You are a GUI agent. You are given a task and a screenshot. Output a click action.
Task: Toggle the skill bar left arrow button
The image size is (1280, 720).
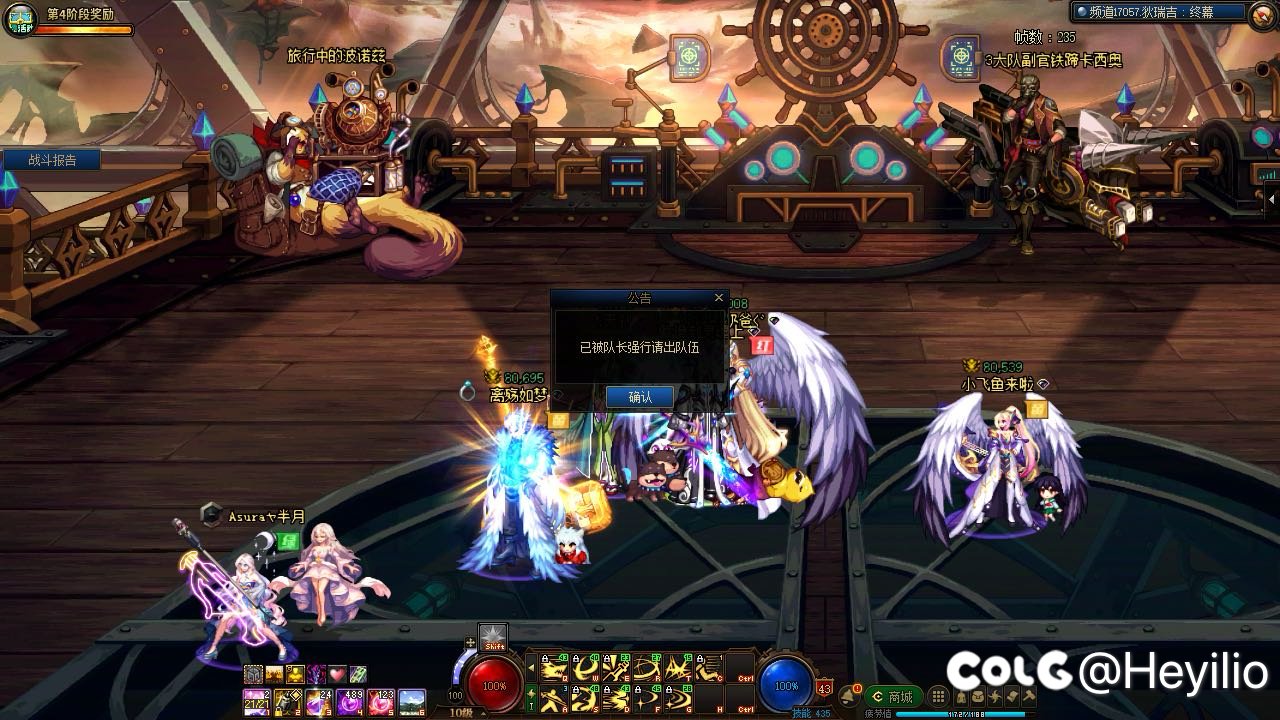(x=532, y=668)
